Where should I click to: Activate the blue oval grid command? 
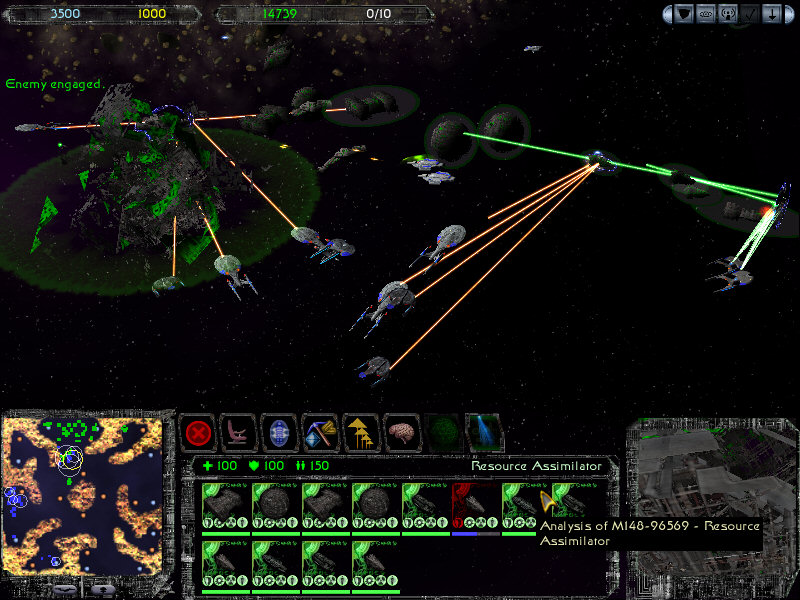280,434
